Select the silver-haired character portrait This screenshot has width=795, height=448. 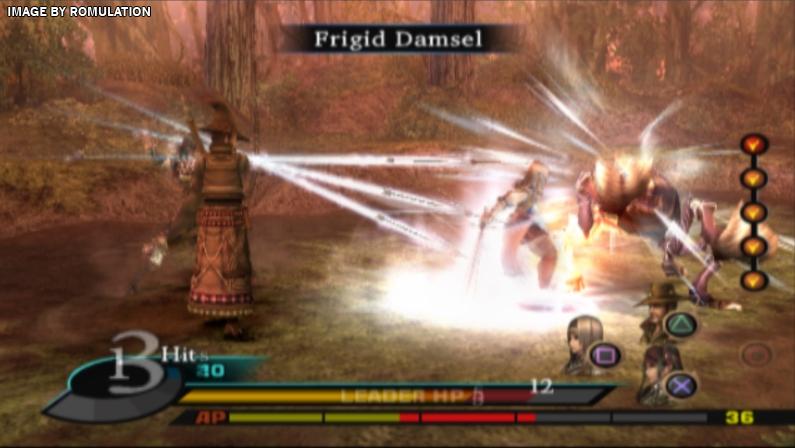point(583,341)
